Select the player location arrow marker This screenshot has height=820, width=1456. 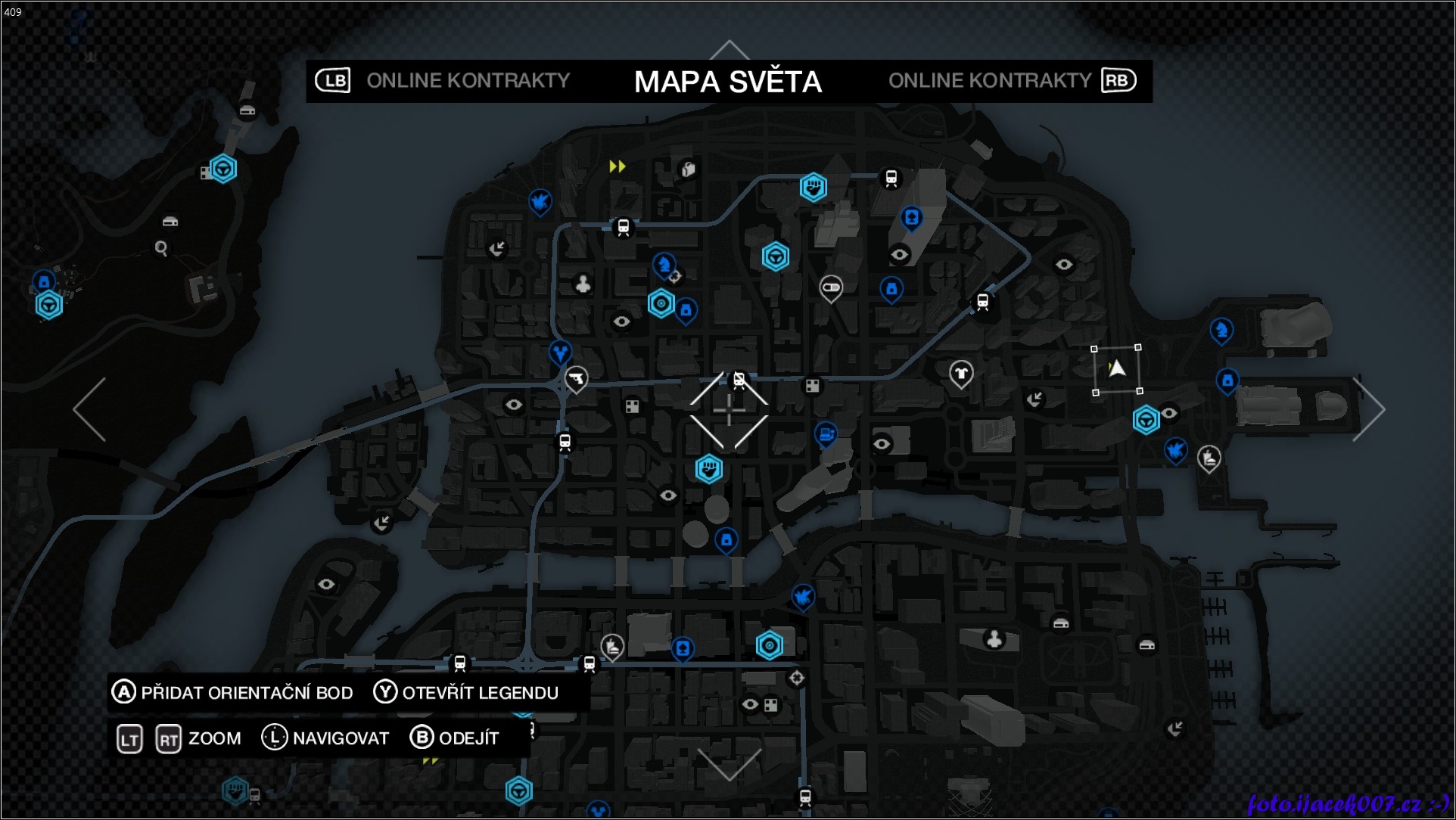tap(1117, 369)
